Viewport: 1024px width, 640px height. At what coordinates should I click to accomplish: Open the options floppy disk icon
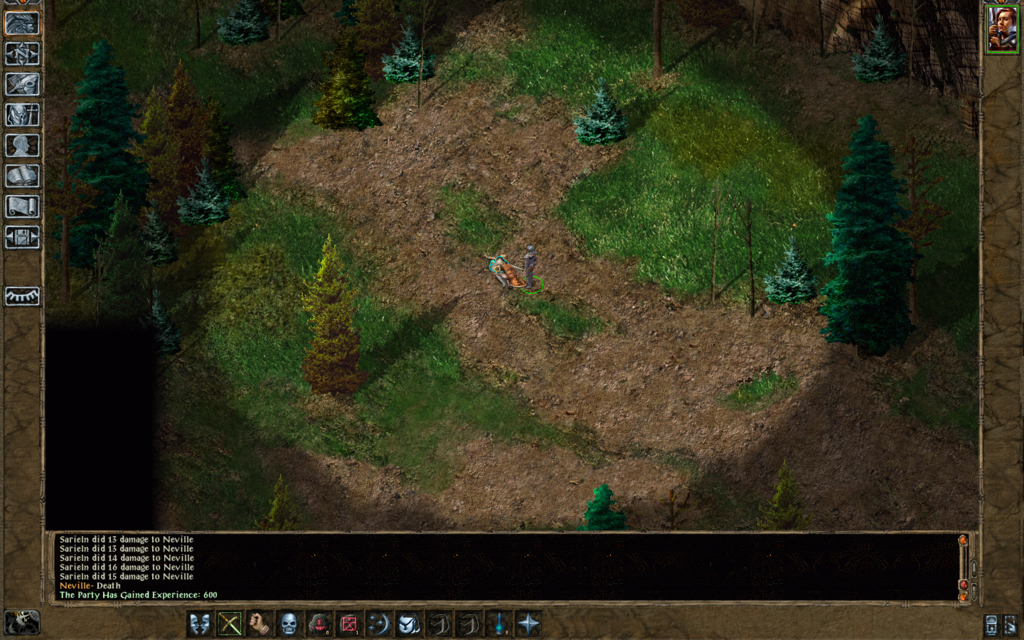22,238
